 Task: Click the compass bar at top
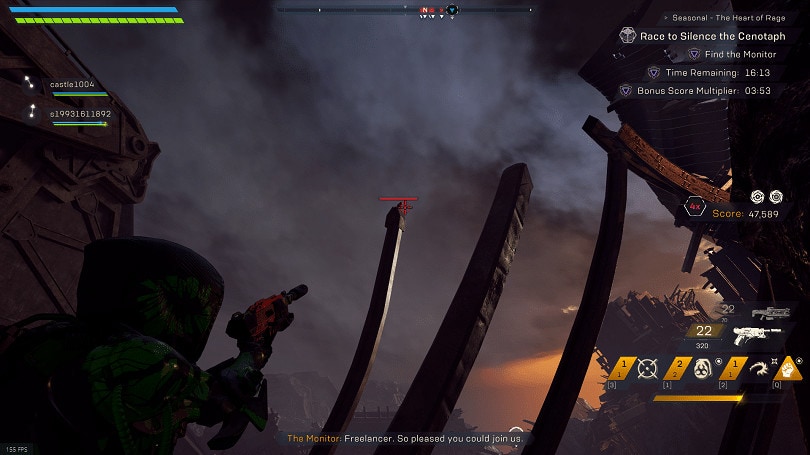[405, 10]
